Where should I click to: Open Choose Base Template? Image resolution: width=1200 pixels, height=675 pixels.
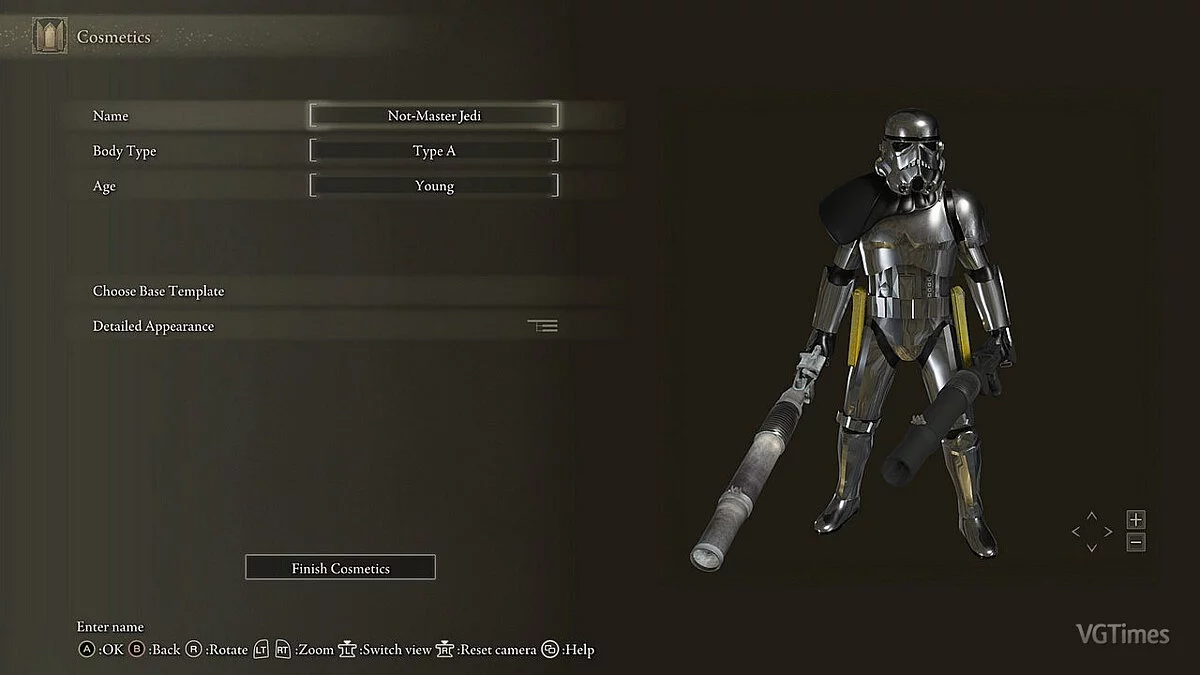click(x=159, y=291)
